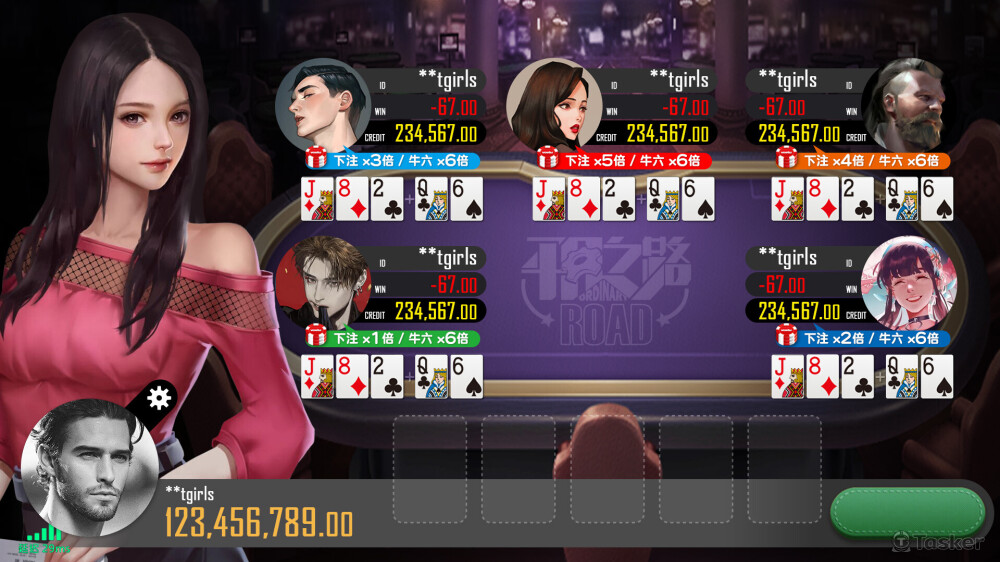
Task: Open settings with the gear icon
Action: pos(158,398)
